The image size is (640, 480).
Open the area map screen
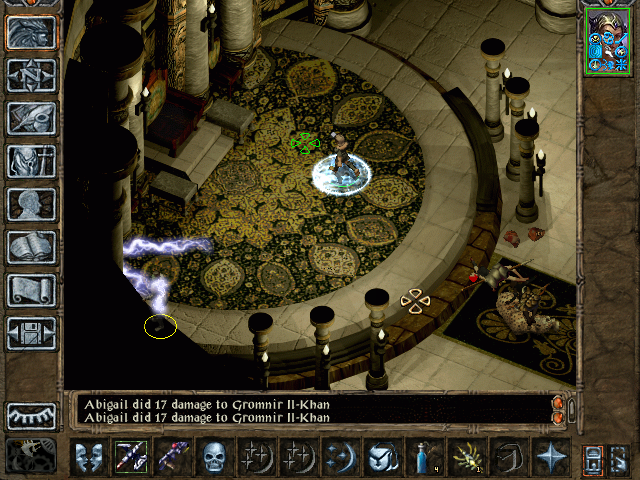(x=31, y=75)
